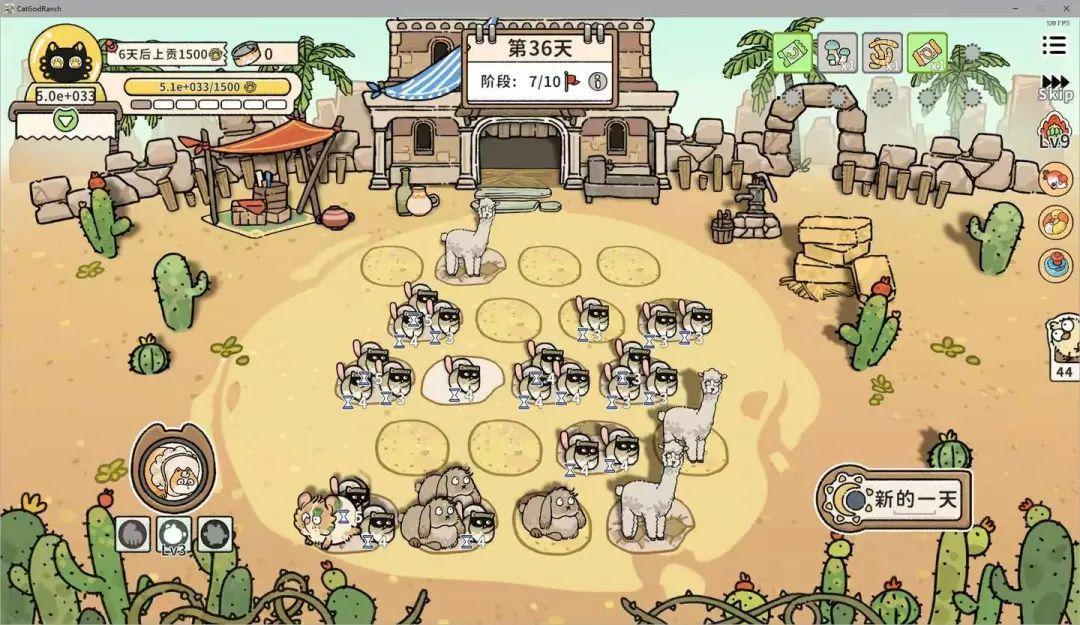Select the orange coupon item slot
This screenshot has height=625, width=1080.
(x=927, y=52)
